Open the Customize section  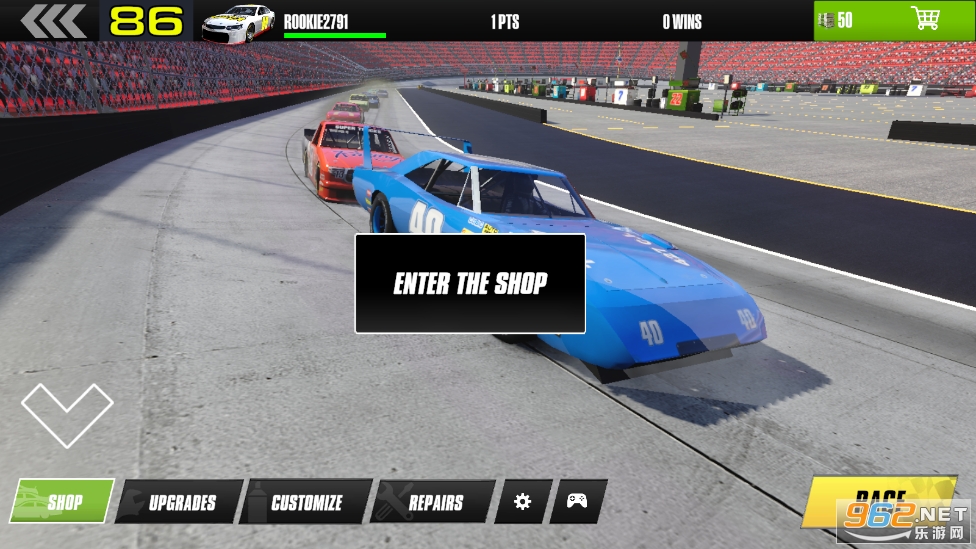pyautogui.click(x=306, y=502)
